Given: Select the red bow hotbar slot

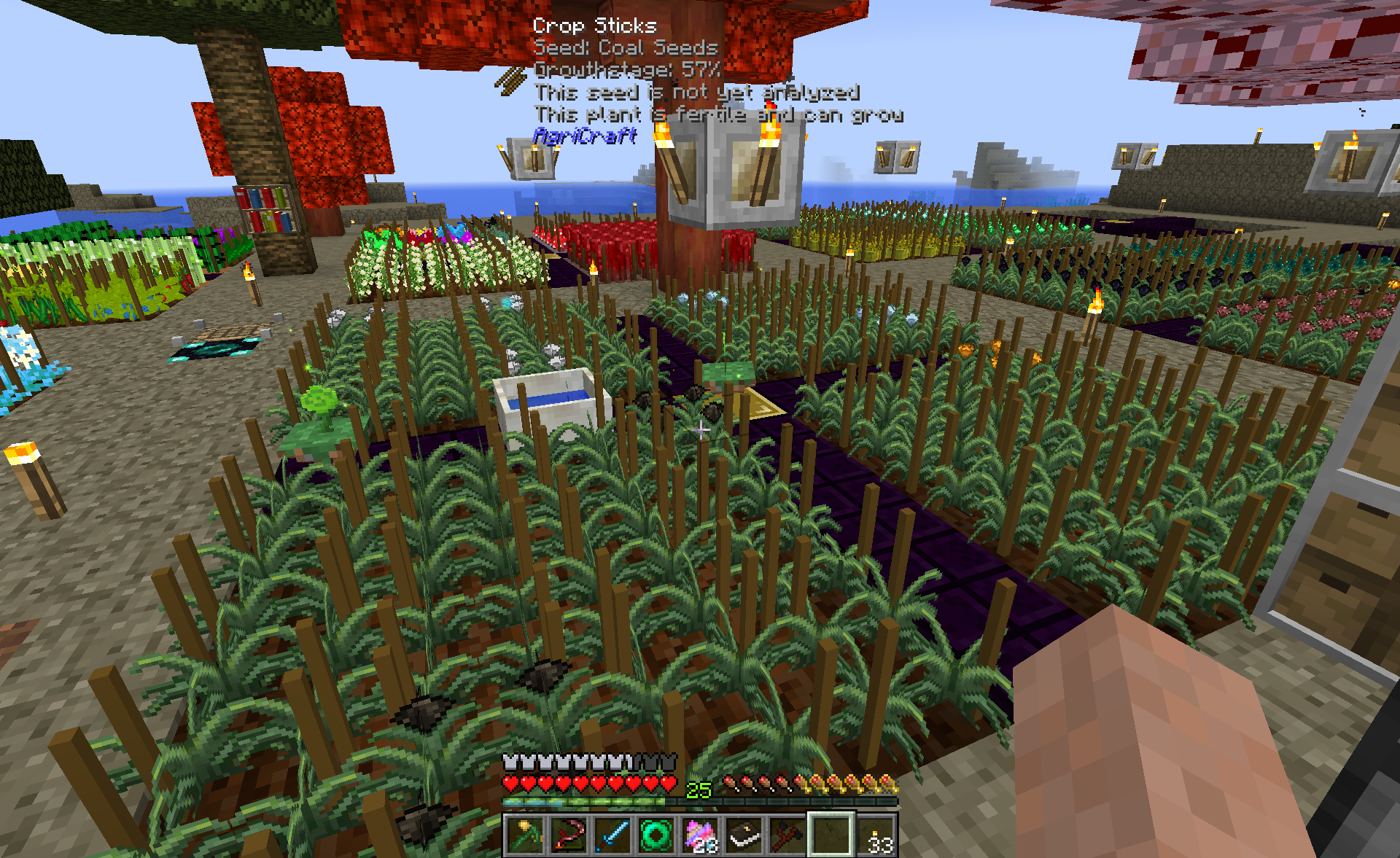Looking at the screenshot, I should (x=569, y=835).
